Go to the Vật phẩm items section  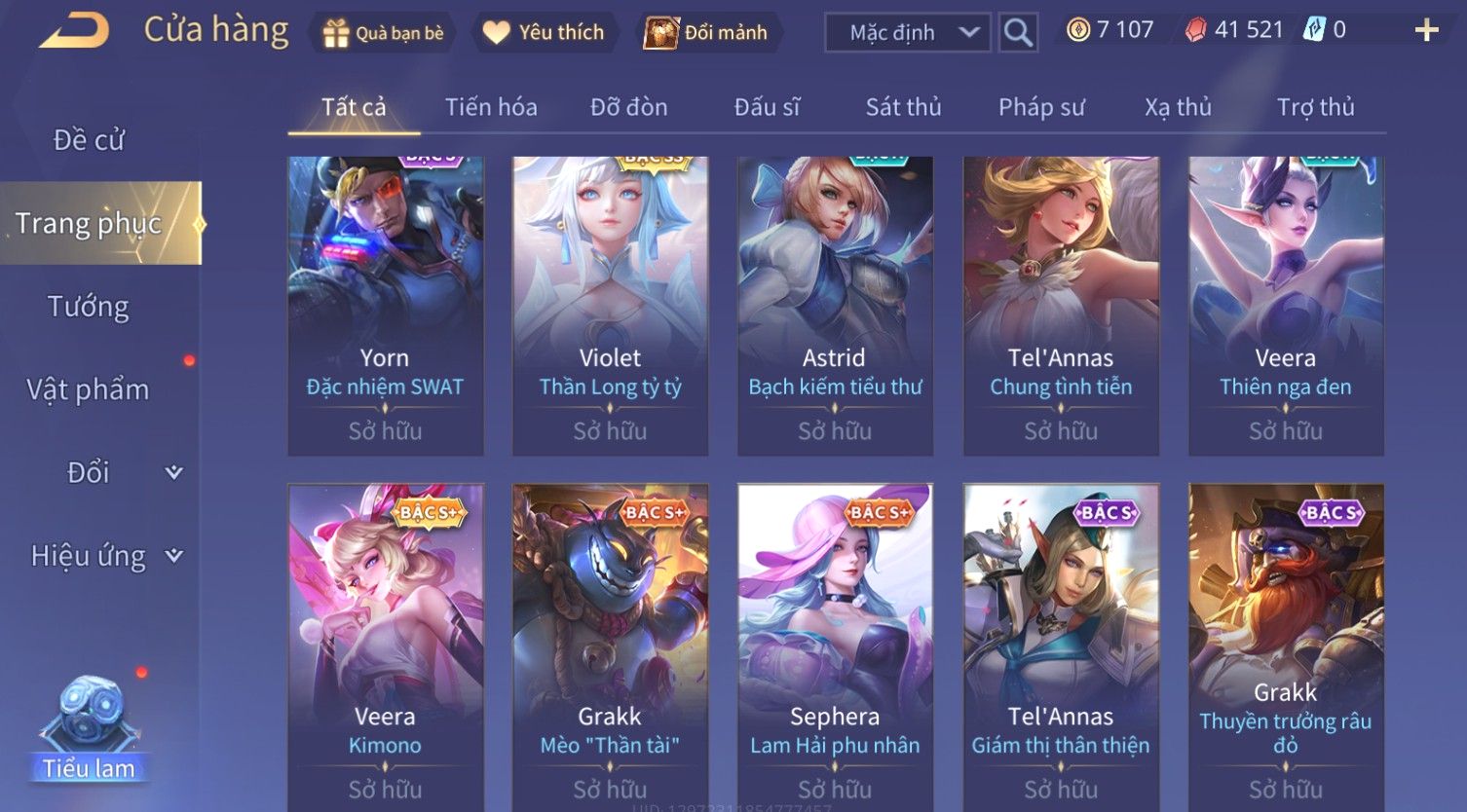pyautogui.click(x=89, y=389)
